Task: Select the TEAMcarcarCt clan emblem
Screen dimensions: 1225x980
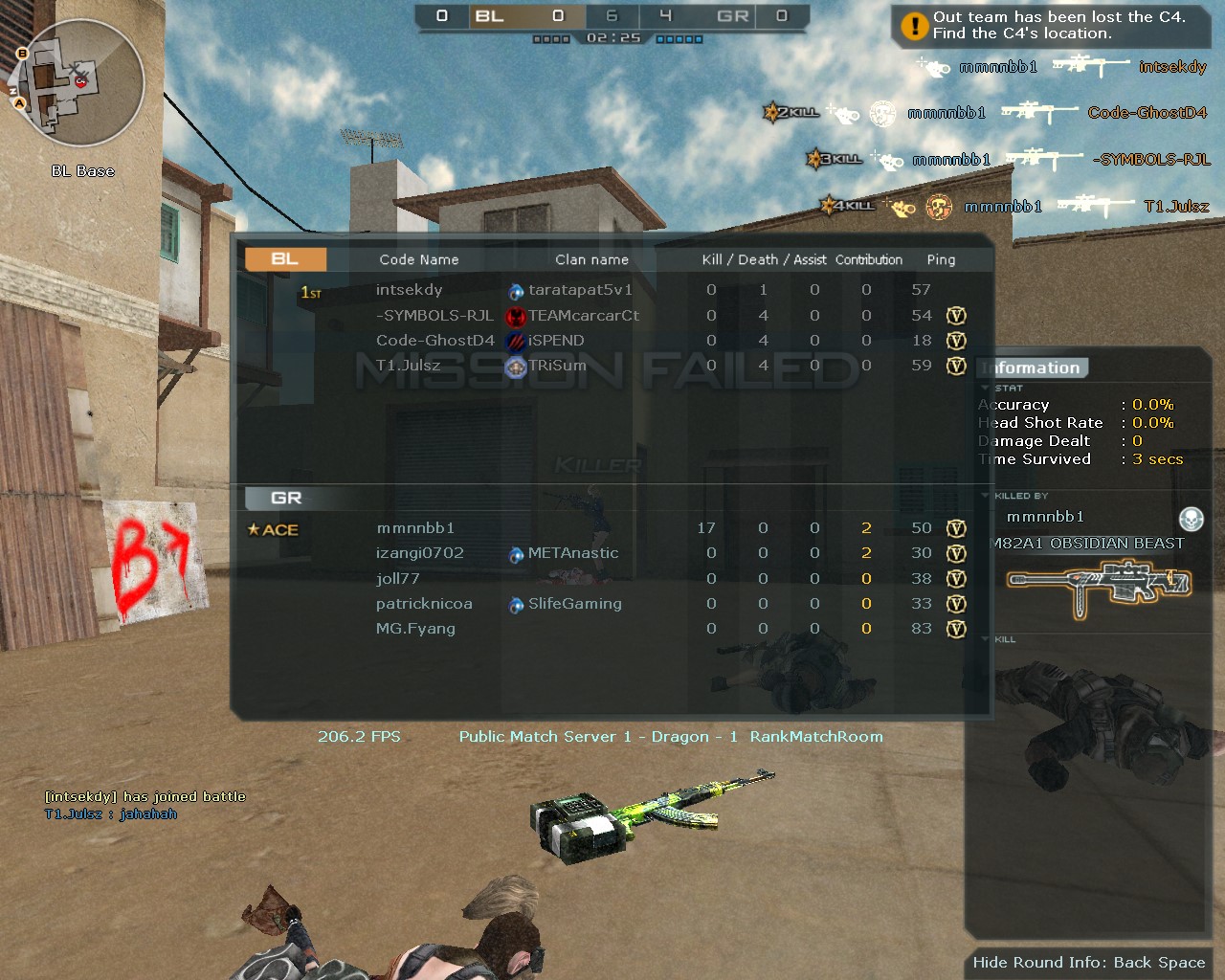Action: (514, 316)
